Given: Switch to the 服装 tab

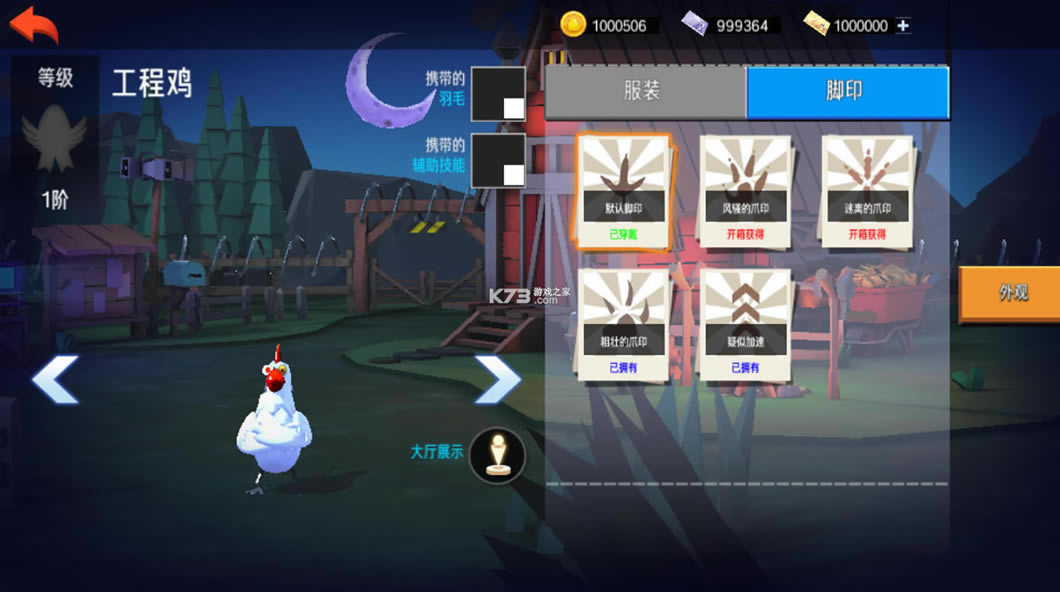Looking at the screenshot, I should point(645,92).
